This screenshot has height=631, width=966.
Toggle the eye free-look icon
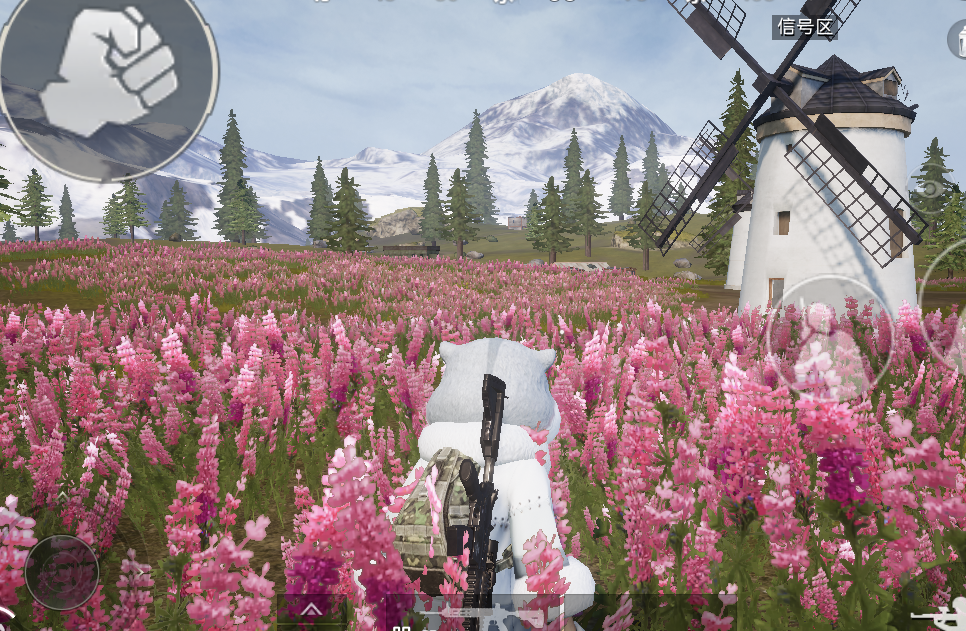932,188
